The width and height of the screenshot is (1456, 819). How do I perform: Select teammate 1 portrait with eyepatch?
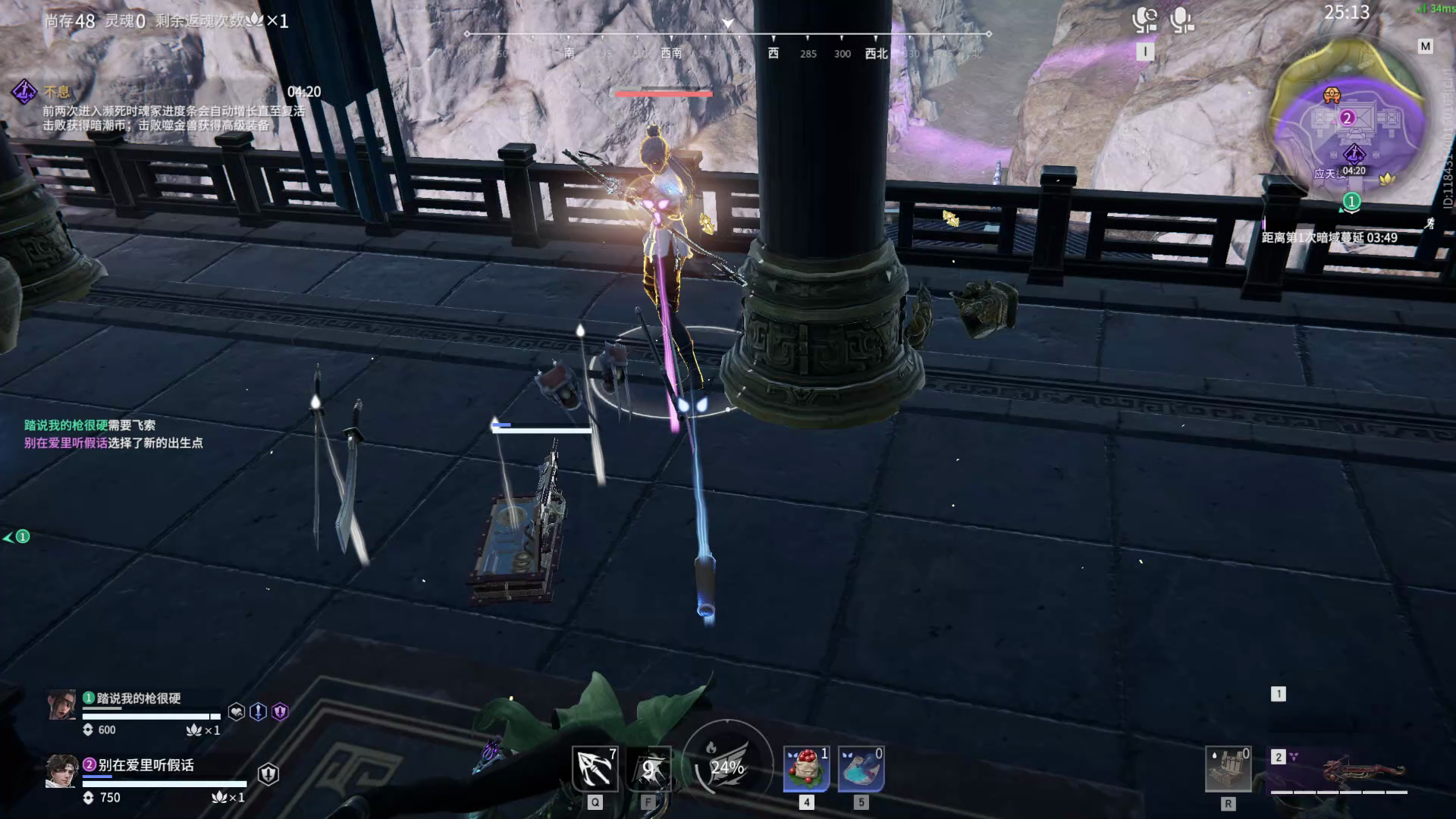point(62,704)
